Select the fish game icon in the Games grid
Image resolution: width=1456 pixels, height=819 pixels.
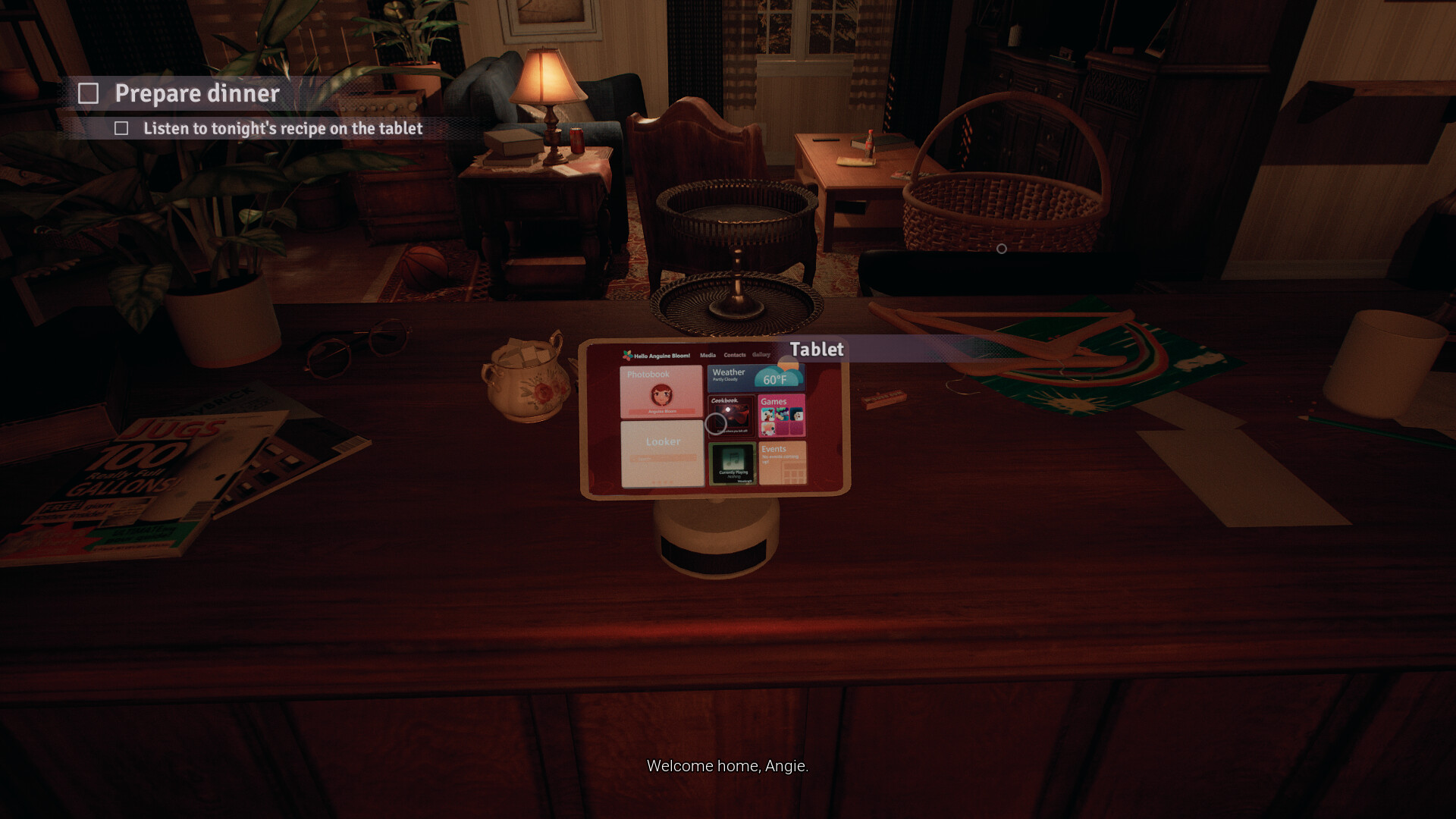click(x=783, y=414)
